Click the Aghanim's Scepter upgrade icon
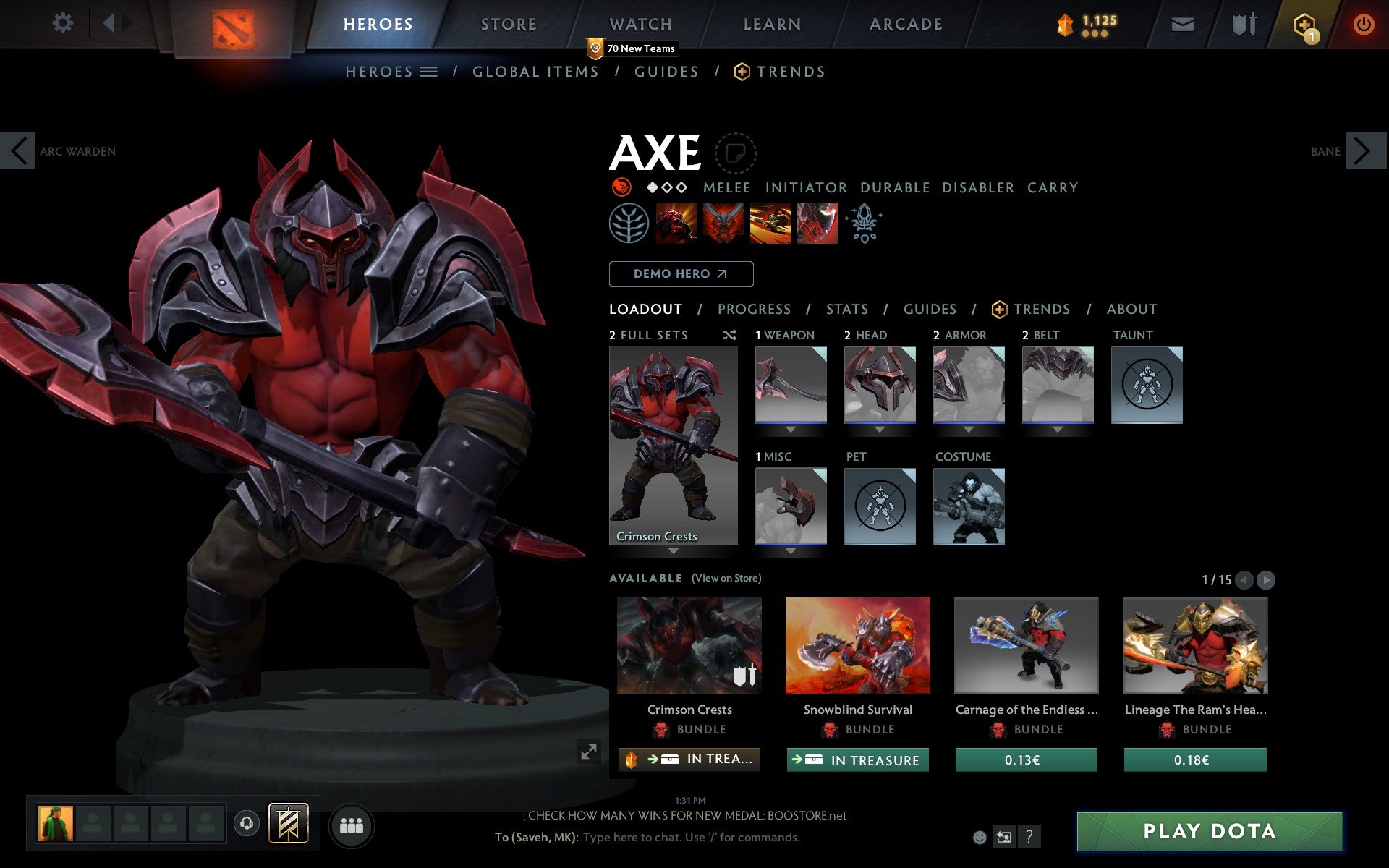 (865, 224)
